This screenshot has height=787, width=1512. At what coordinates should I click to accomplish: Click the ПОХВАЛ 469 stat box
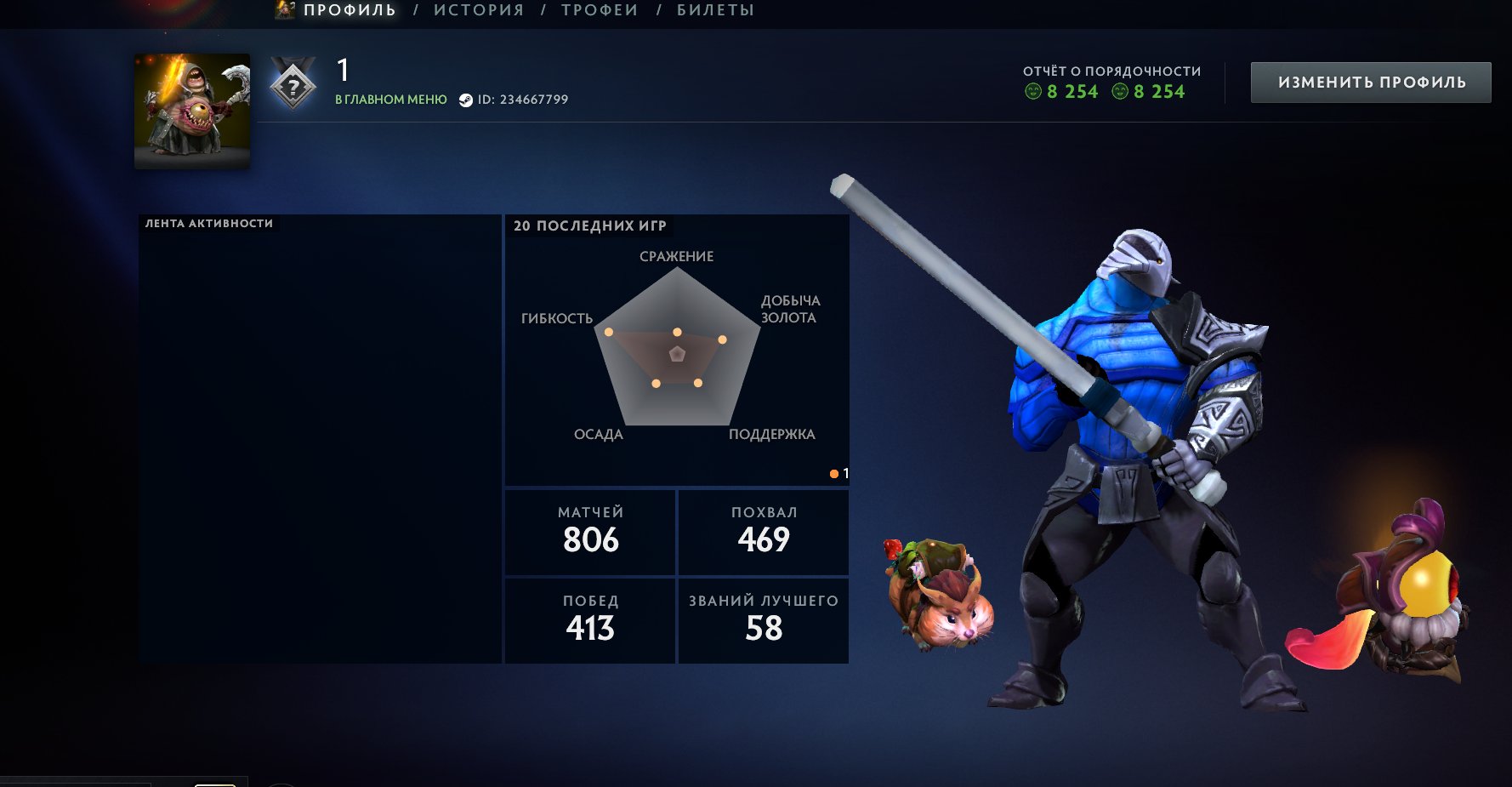click(x=763, y=531)
